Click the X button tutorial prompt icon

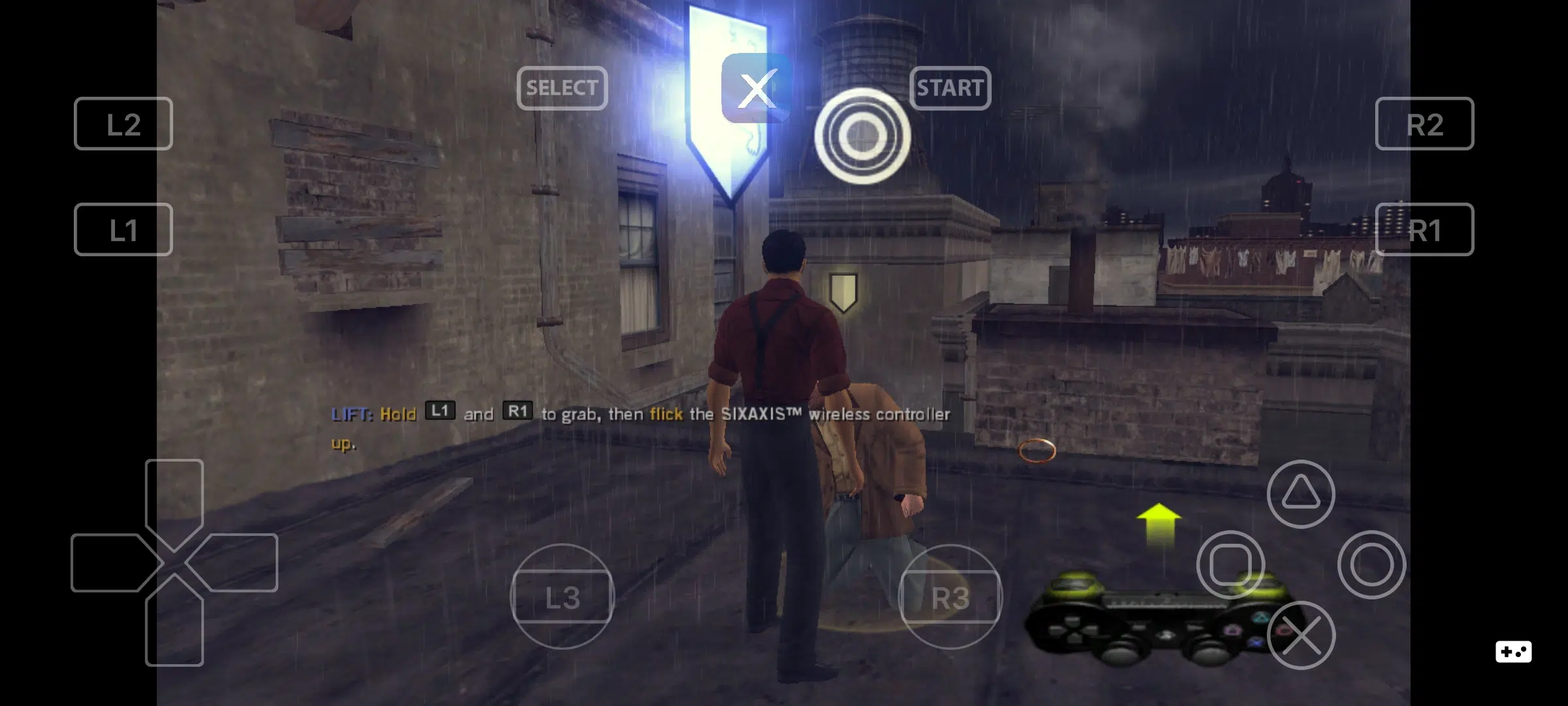coord(757,88)
